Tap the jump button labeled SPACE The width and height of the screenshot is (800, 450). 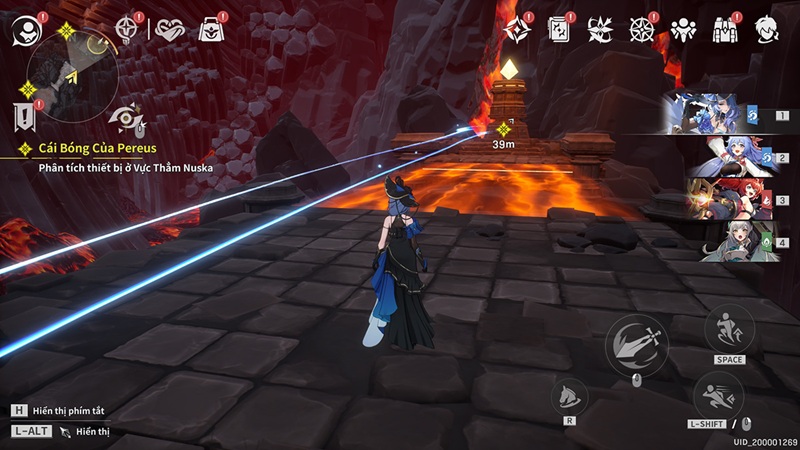pos(729,330)
